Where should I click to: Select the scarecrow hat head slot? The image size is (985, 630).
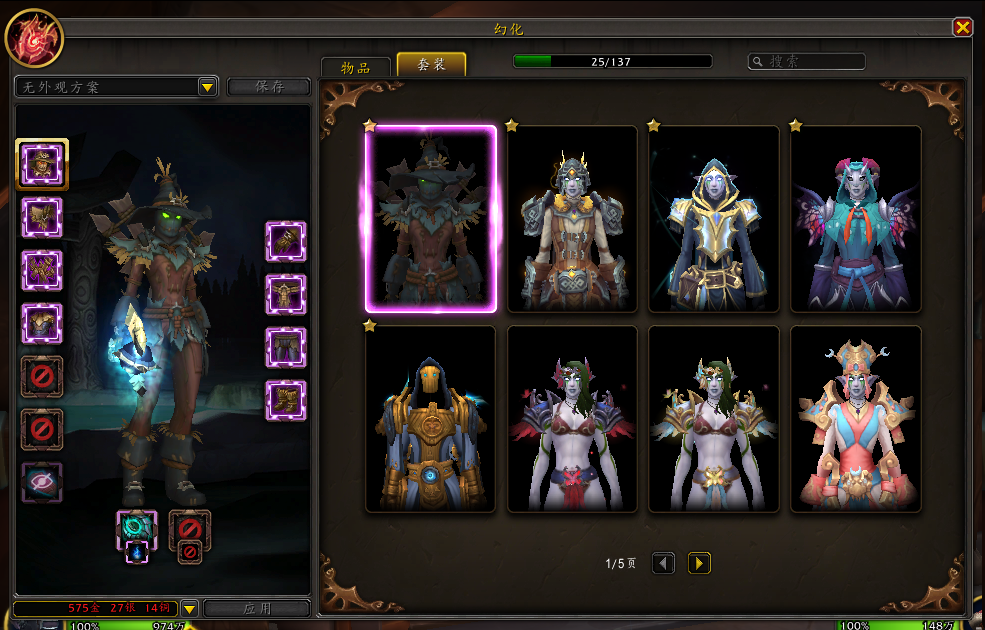pyautogui.click(x=42, y=164)
